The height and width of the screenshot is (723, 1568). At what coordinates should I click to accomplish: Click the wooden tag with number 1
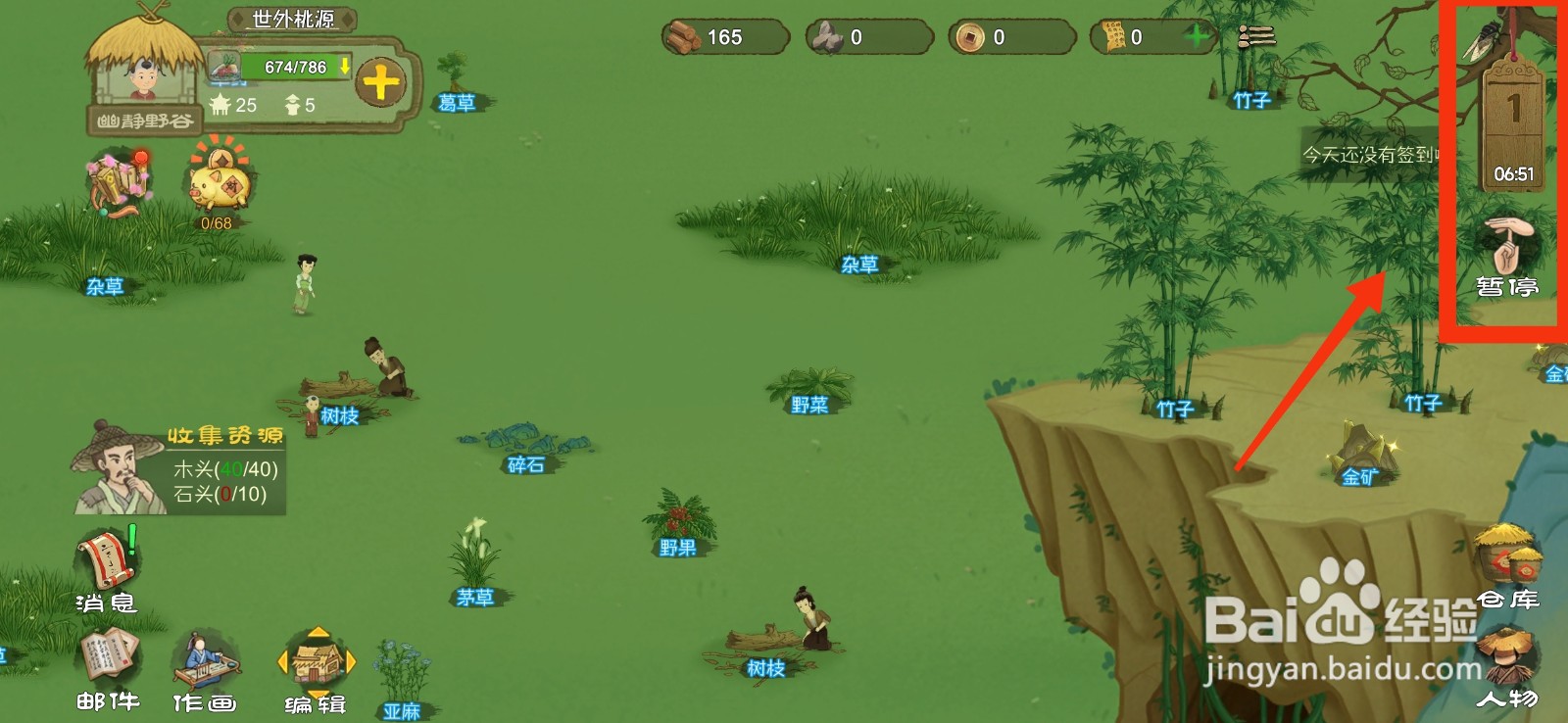coord(1513,118)
